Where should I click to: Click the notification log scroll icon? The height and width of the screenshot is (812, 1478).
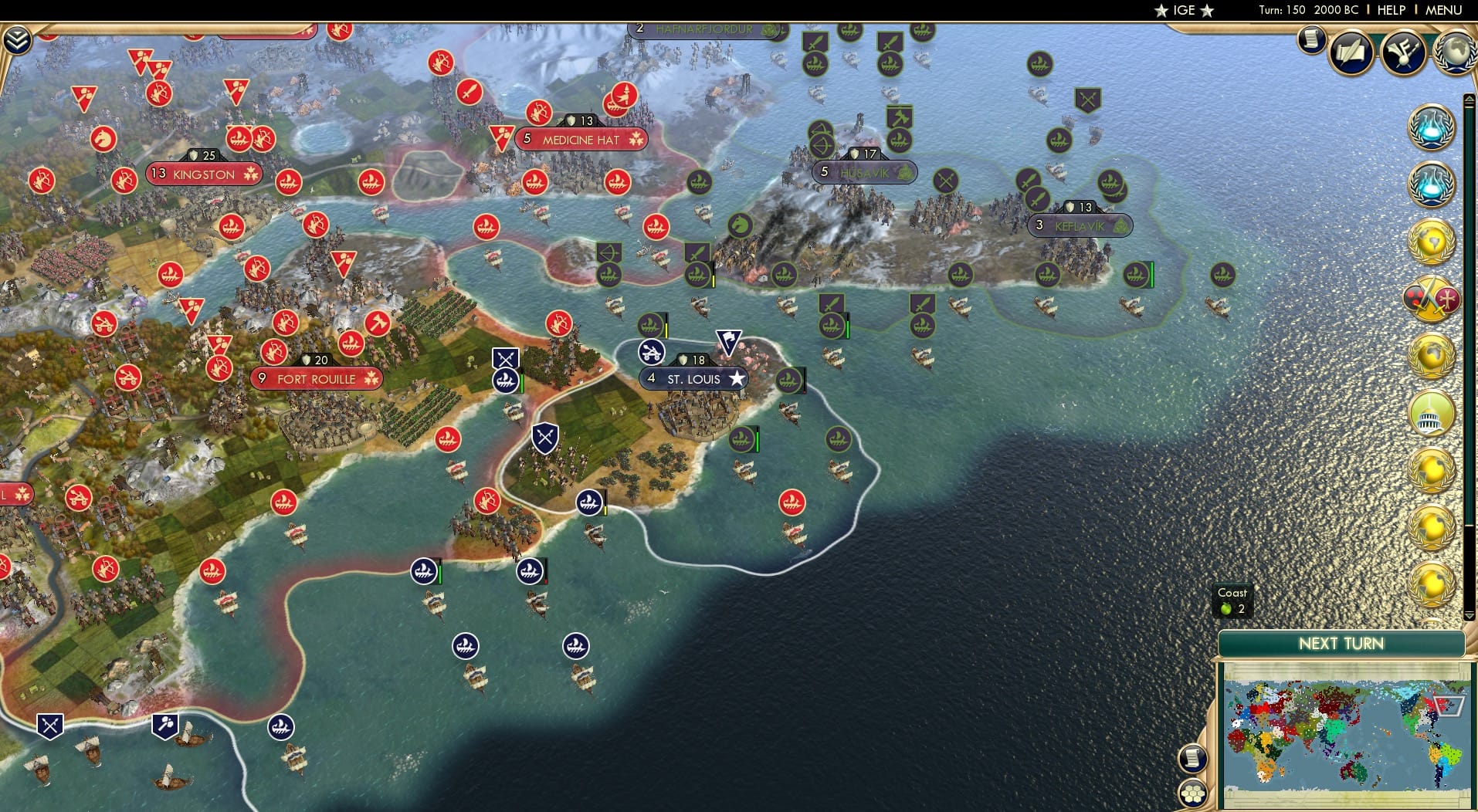coord(1311,40)
